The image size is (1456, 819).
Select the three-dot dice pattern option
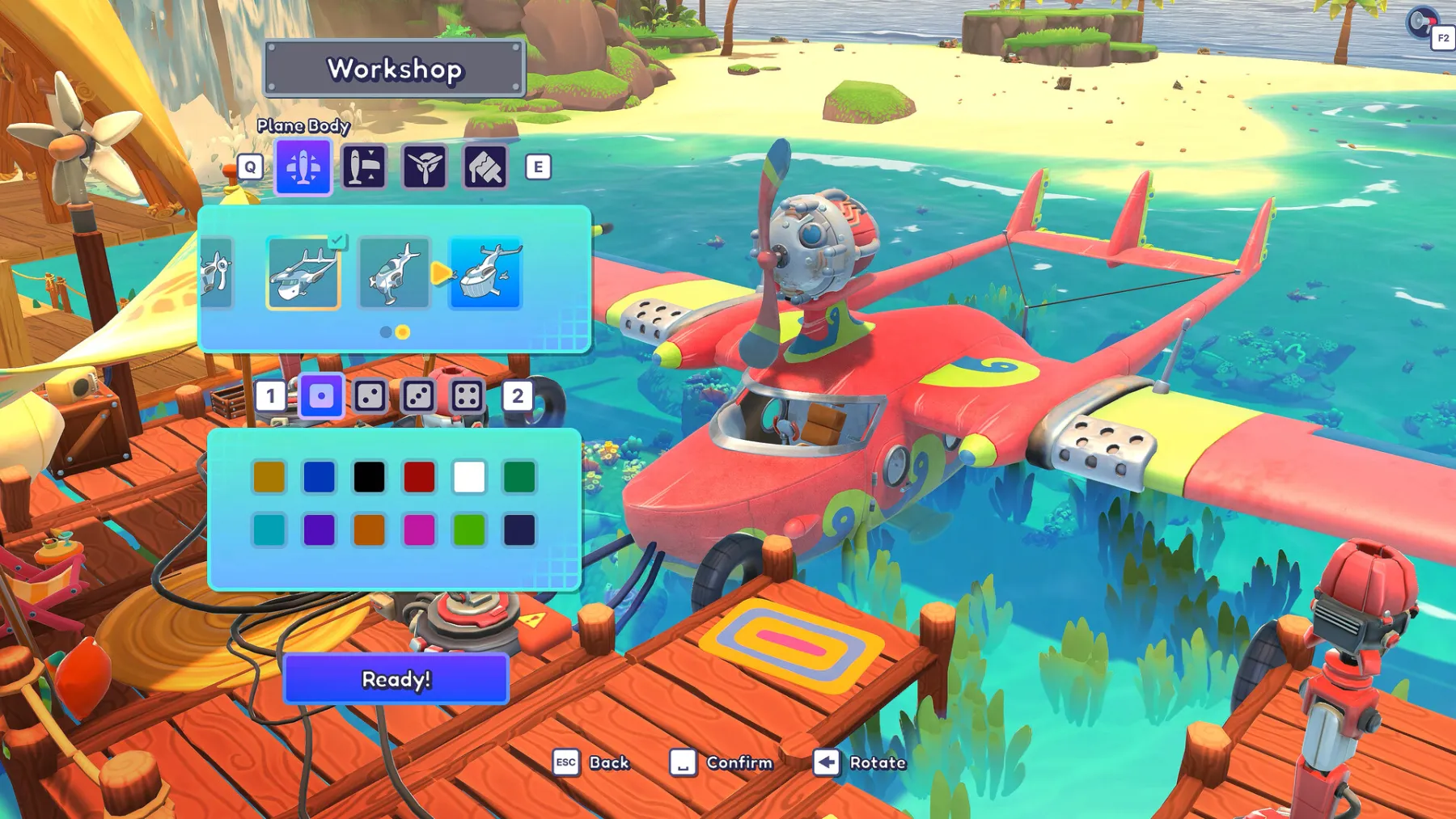point(420,396)
